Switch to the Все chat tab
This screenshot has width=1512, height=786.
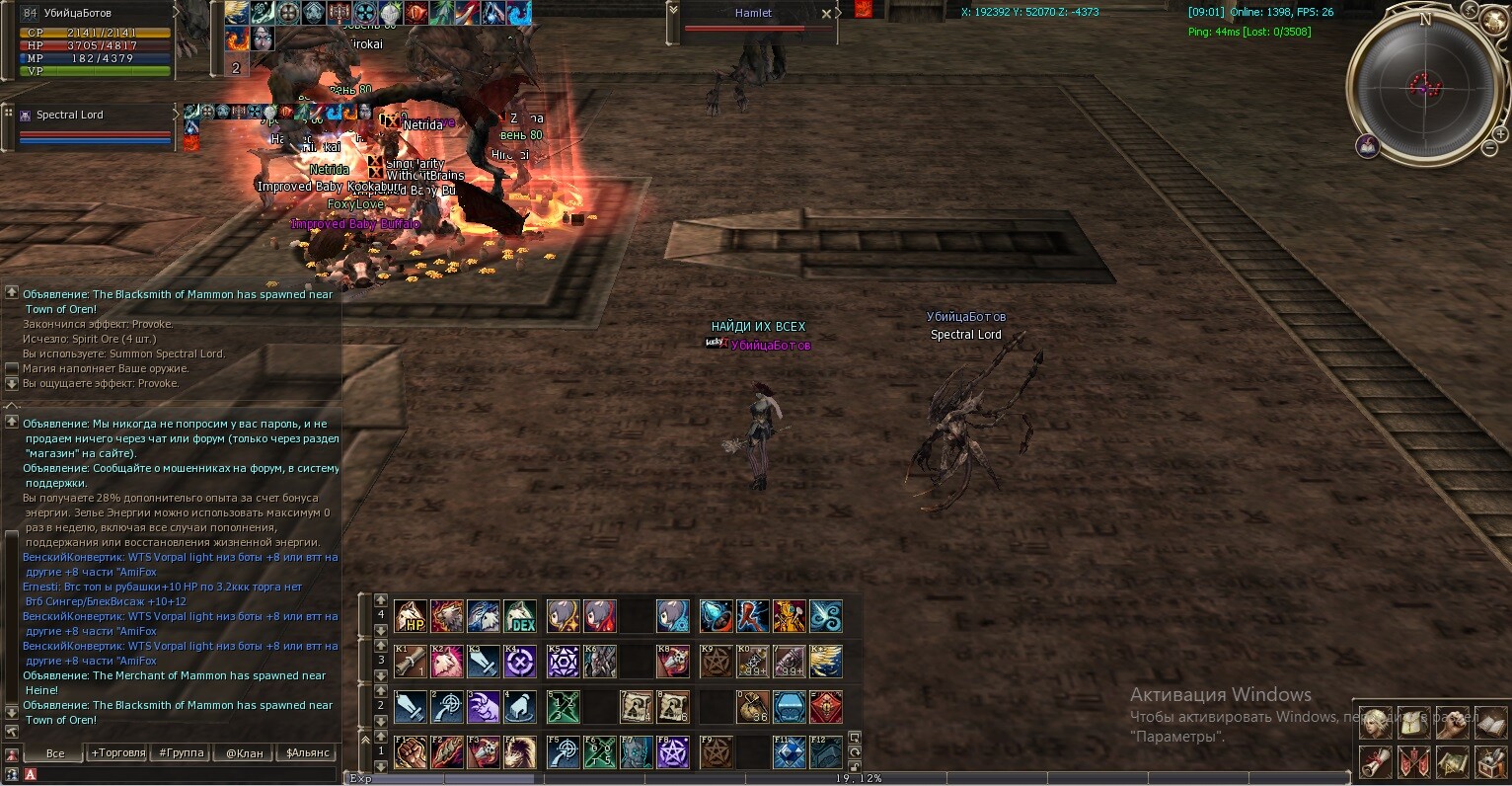click(55, 752)
